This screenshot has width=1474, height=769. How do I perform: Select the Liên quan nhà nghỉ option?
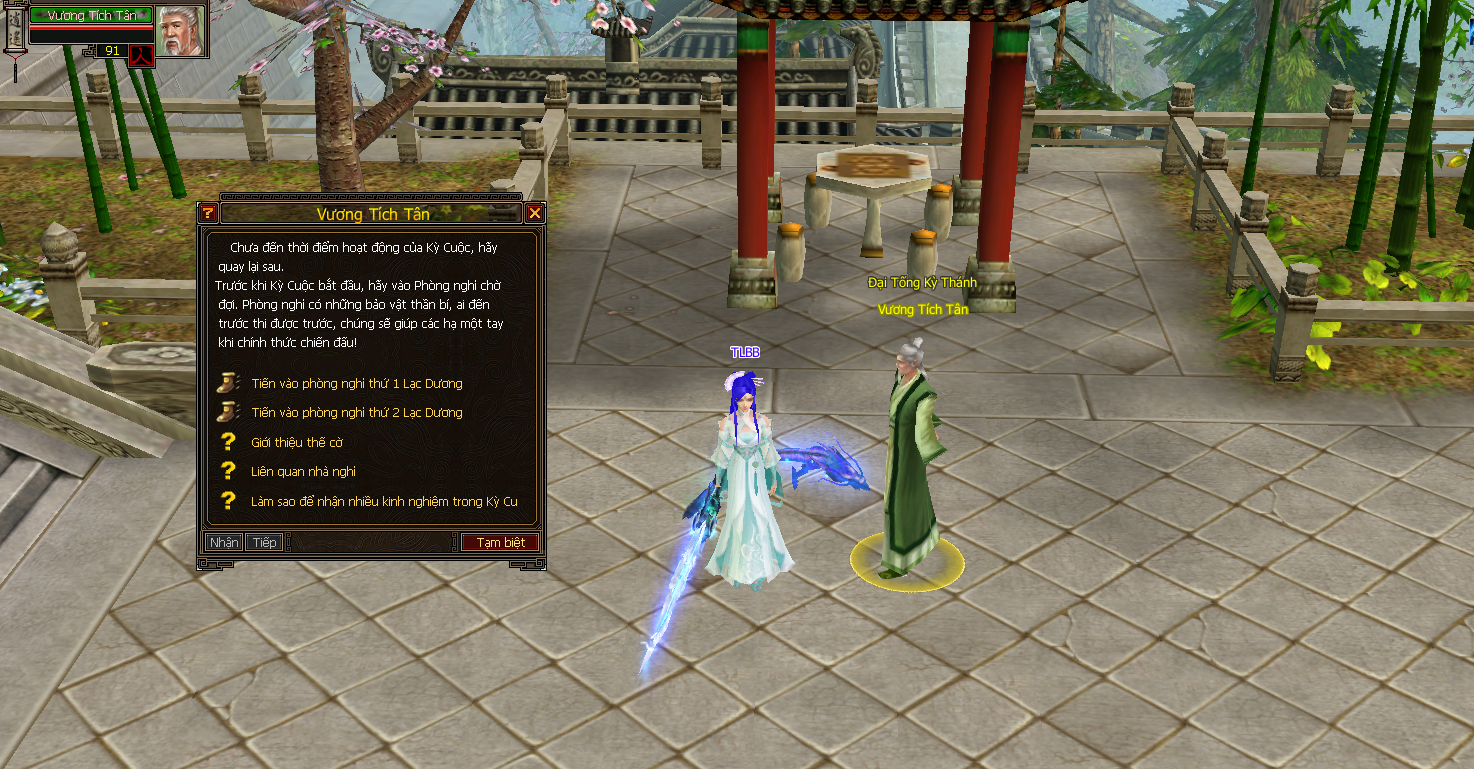pyautogui.click(x=303, y=471)
